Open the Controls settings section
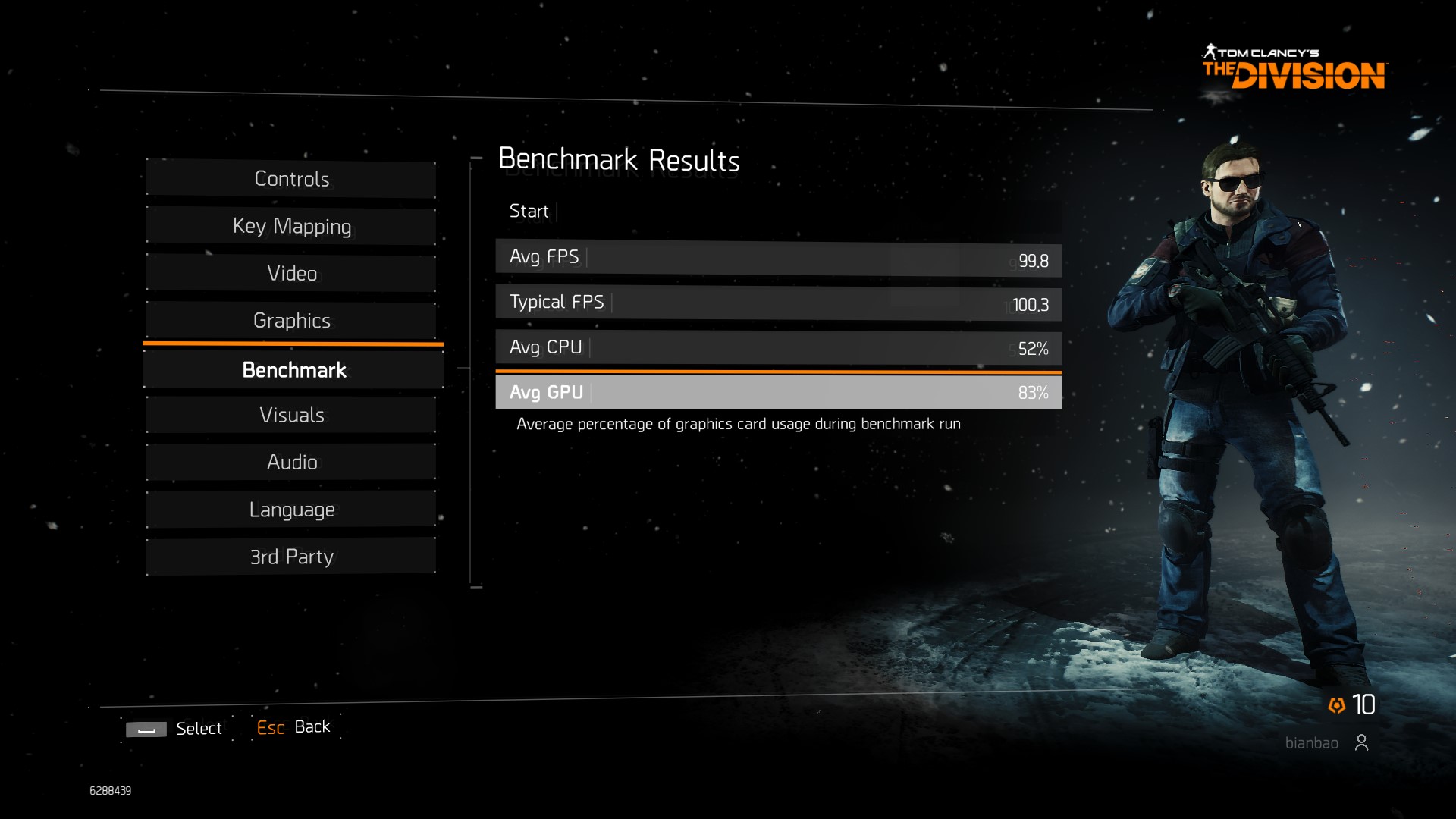Screen dimensions: 1456x819 click(291, 179)
